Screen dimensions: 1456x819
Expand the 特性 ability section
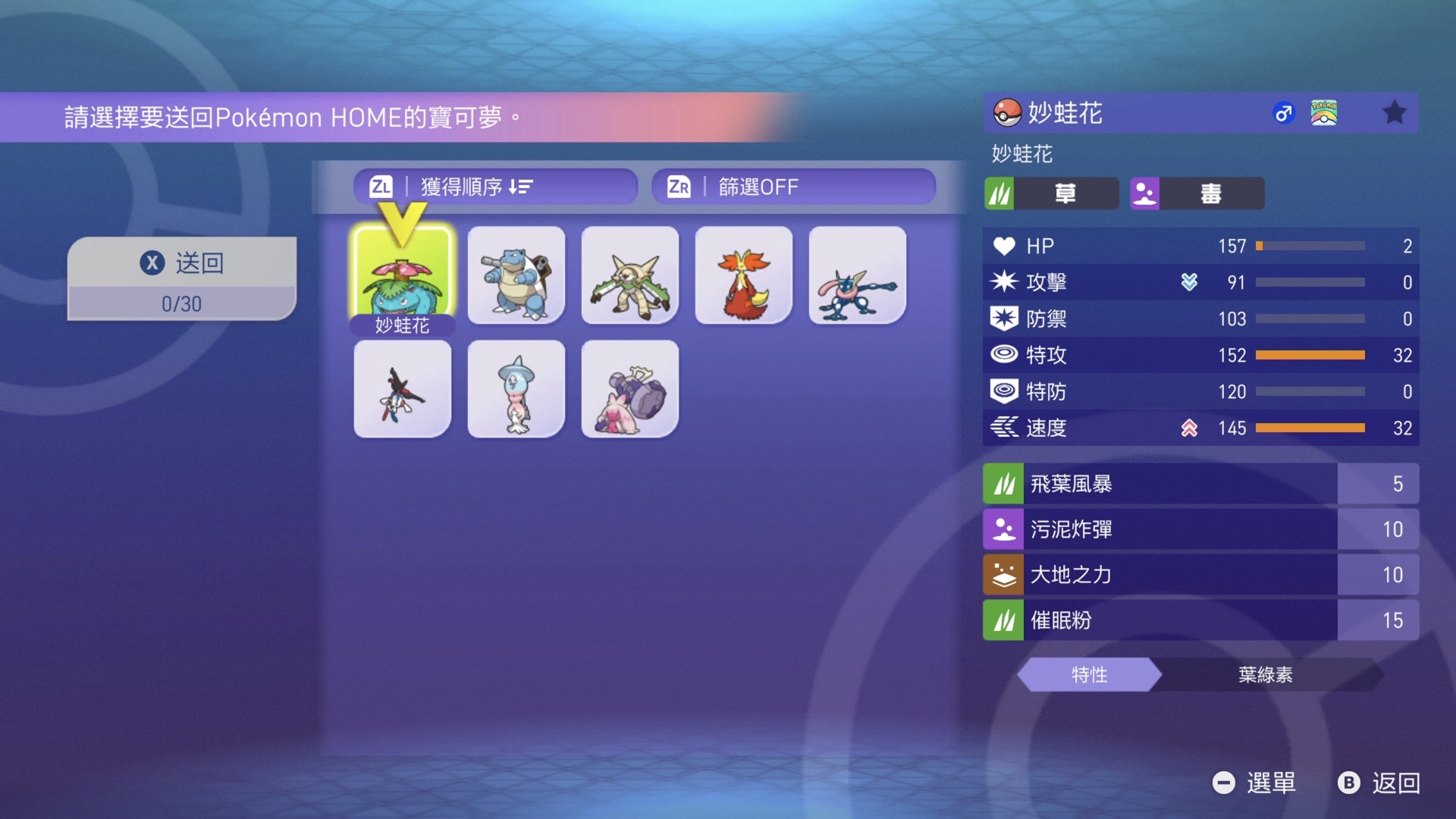(1088, 673)
